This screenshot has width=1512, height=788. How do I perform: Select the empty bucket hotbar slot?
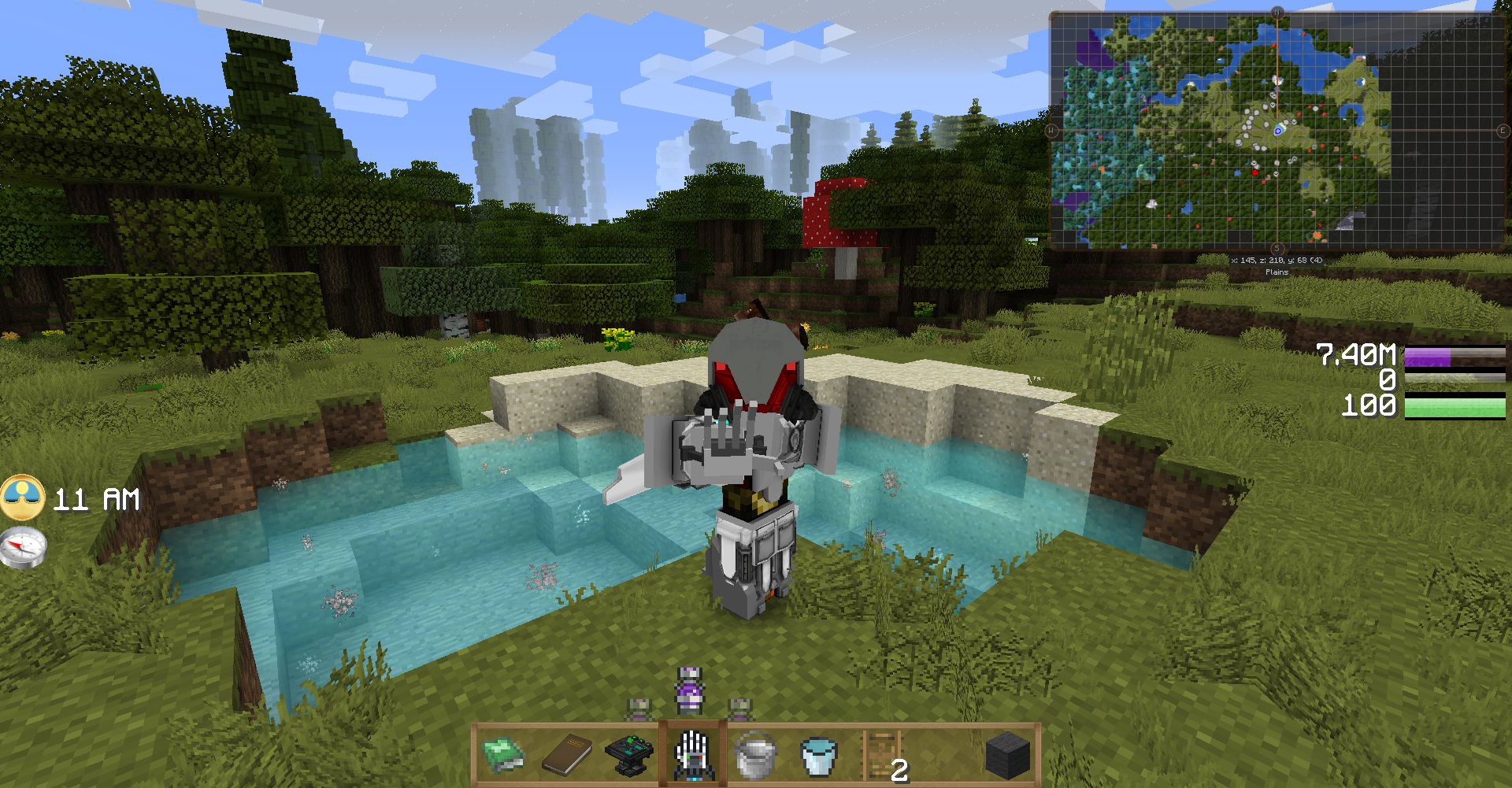coord(754,754)
